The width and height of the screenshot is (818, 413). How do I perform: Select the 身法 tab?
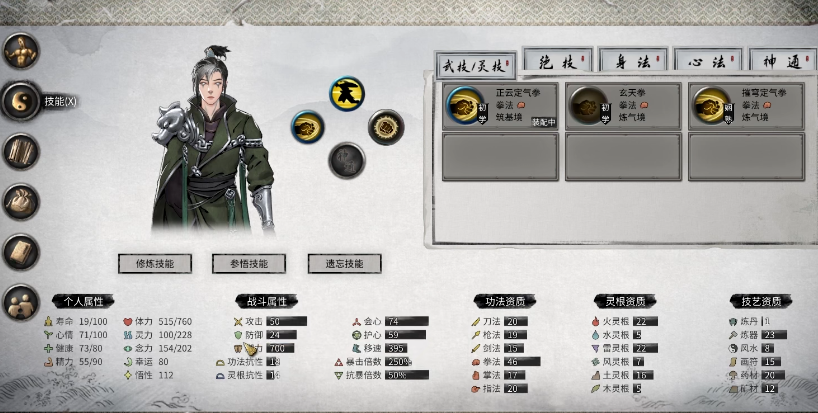pos(634,62)
